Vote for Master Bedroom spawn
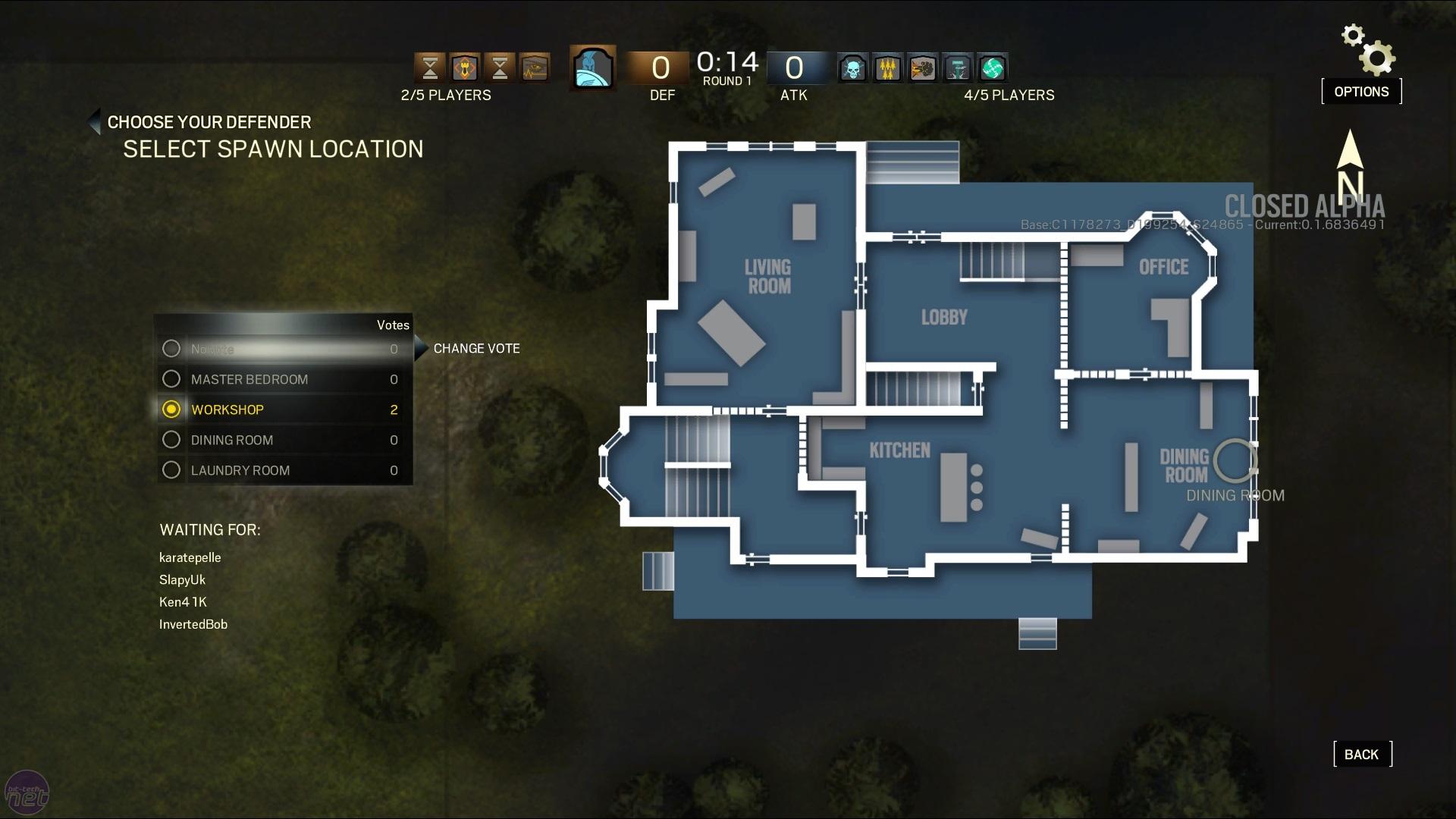This screenshot has width=1456, height=819. point(172,379)
